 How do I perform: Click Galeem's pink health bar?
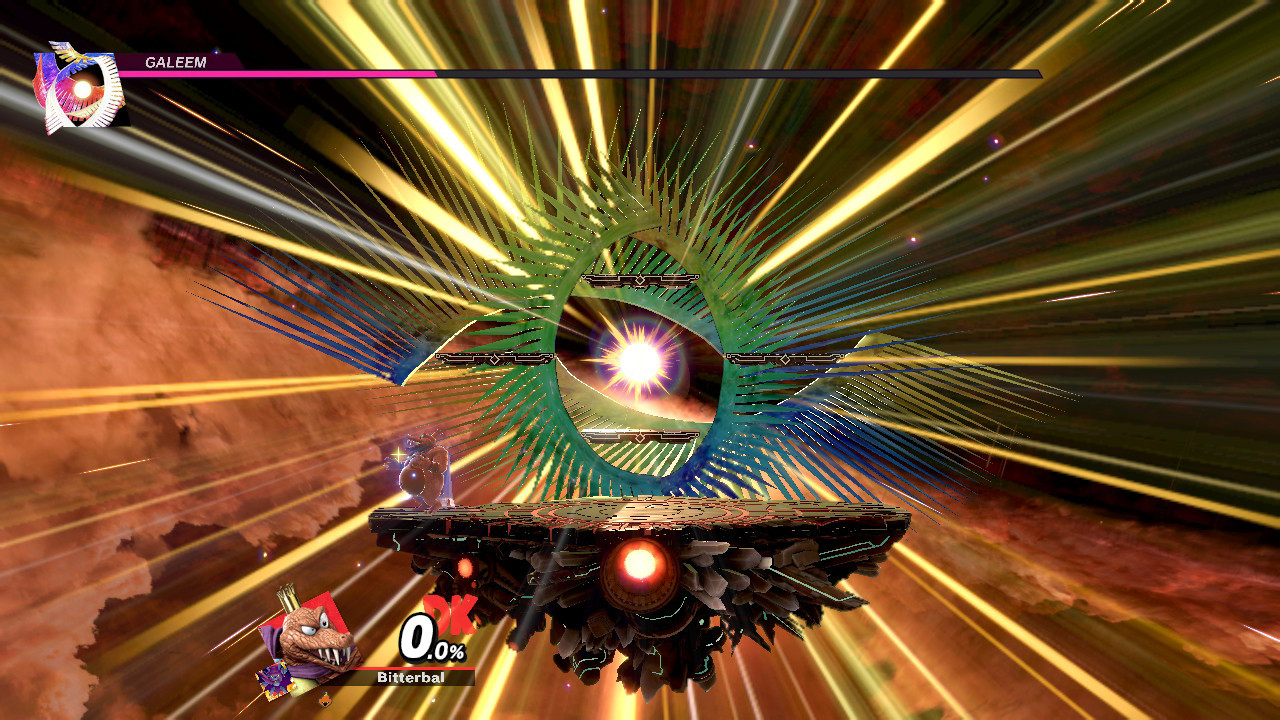point(280,73)
